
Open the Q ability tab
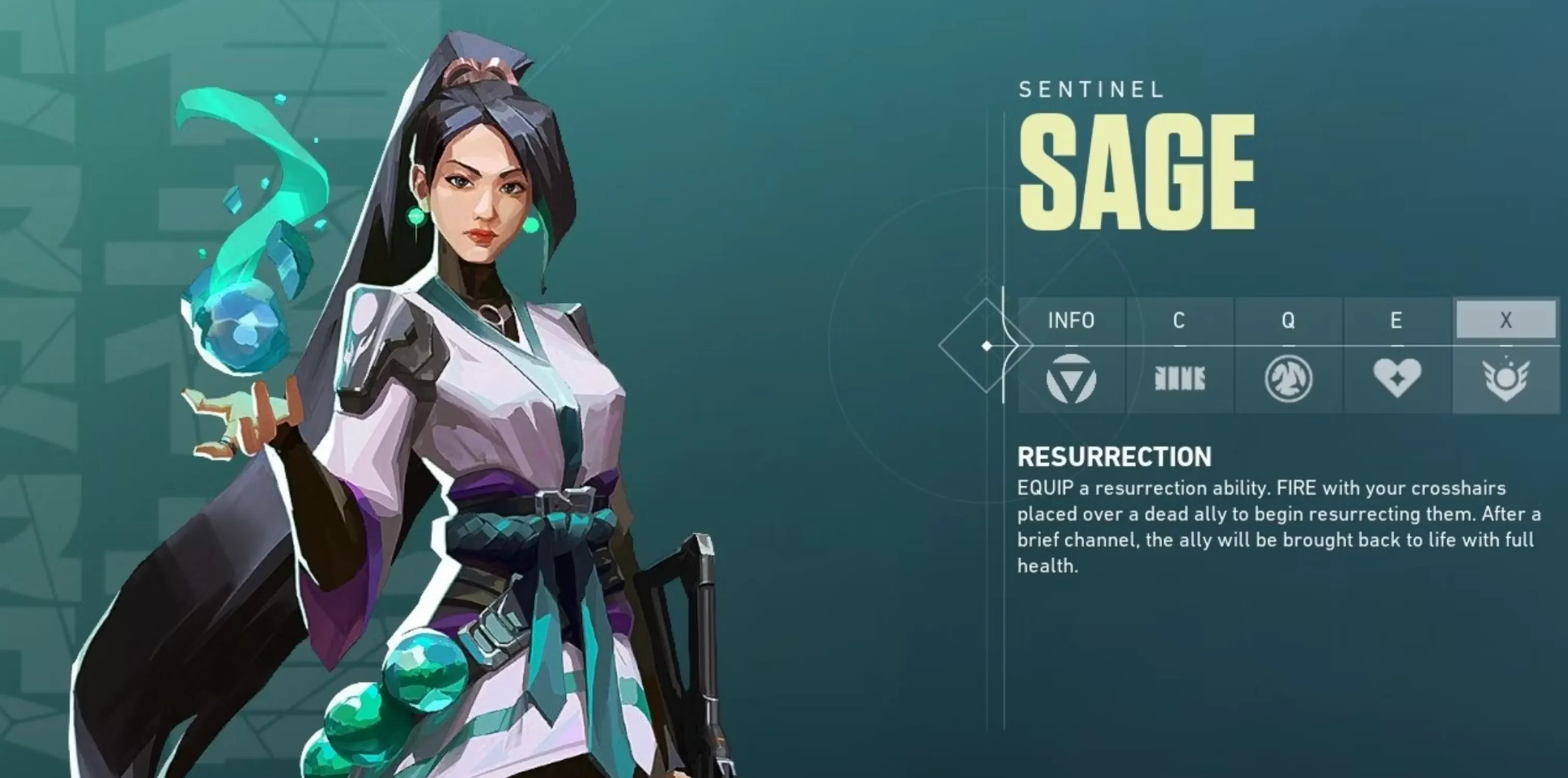pyautogui.click(x=1288, y=320)
